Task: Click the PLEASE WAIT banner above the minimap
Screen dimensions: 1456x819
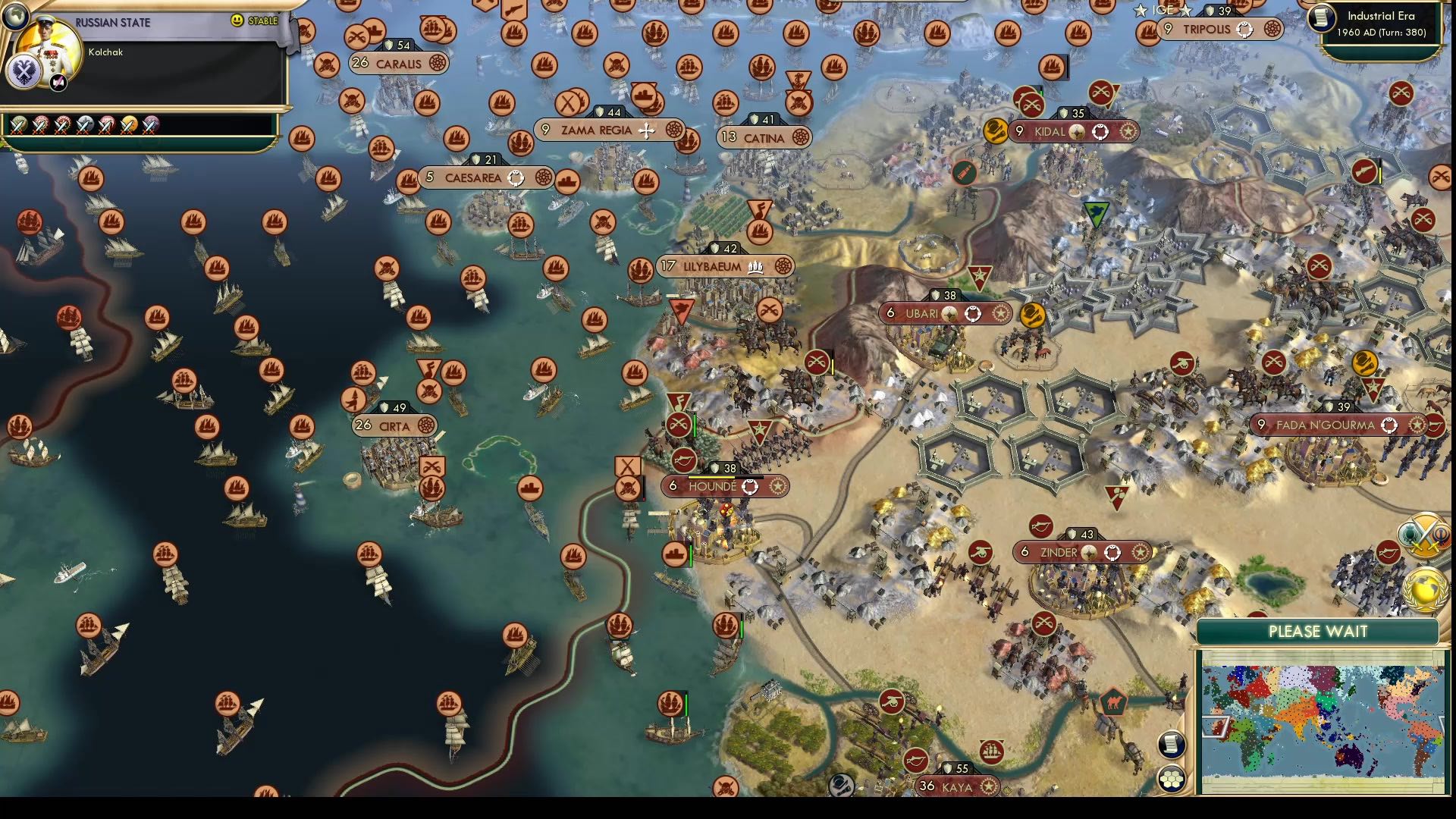Action: (x=1319, y=629)
